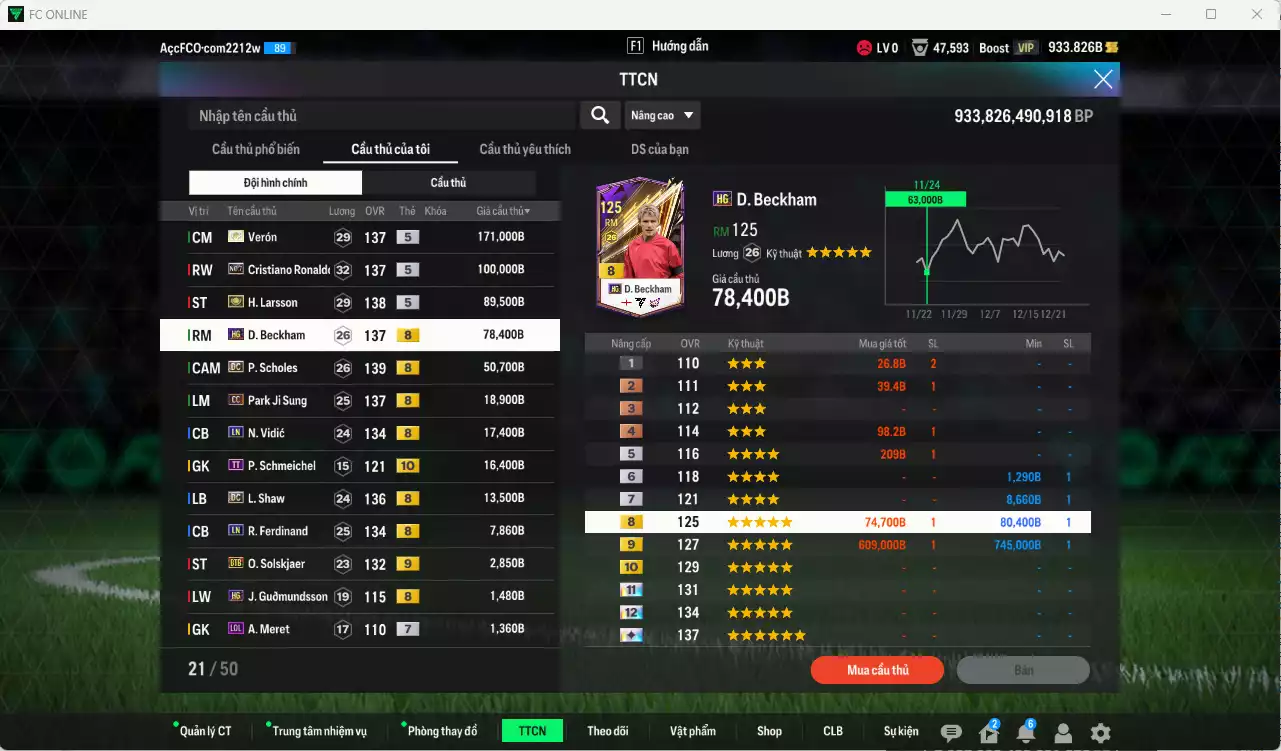Image resolution: width=1281 pixels, height=751 pixels.
Task: Click the club home icon with badge 2
Action: (988, 732)
